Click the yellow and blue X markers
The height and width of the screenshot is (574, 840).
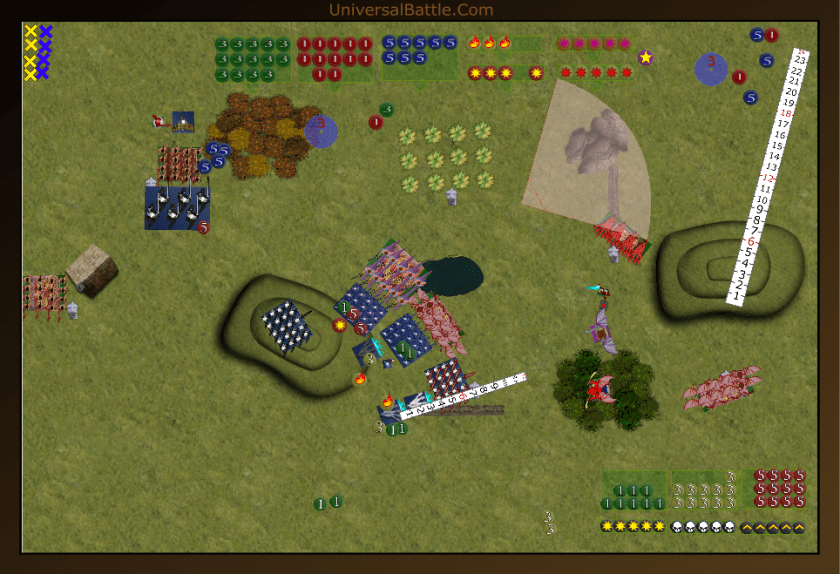pos(38,52)
